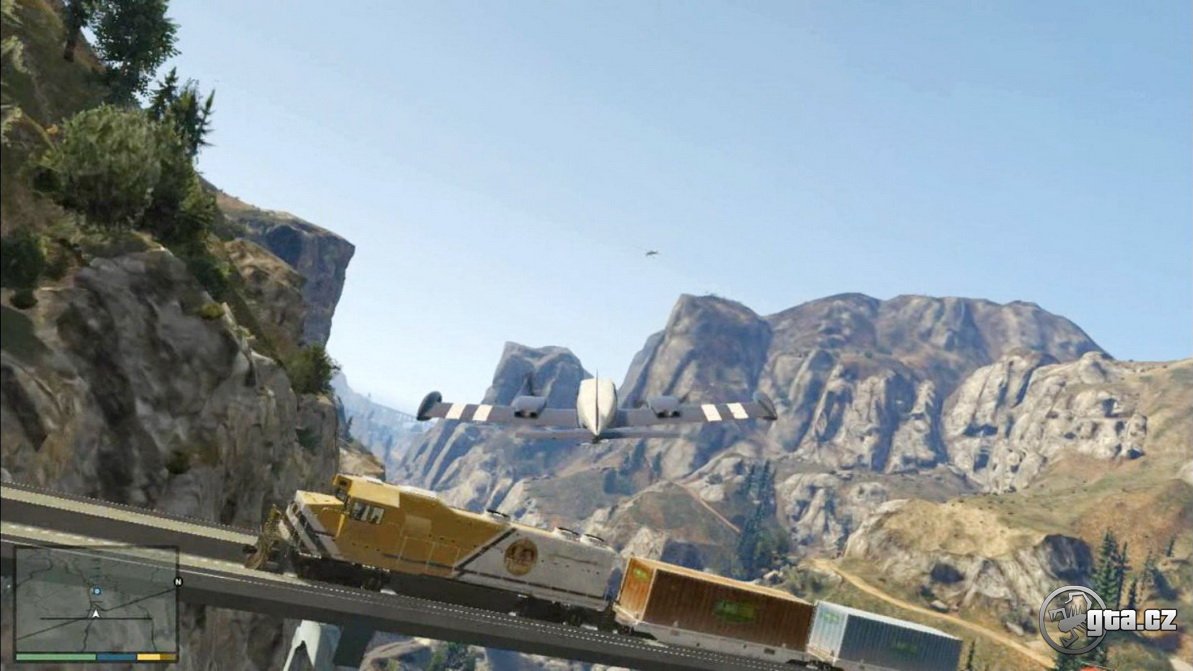Viewport: 1193px width, 671px height.
Task: Click the north compass marker on minimap
Action: coord(177,582)
